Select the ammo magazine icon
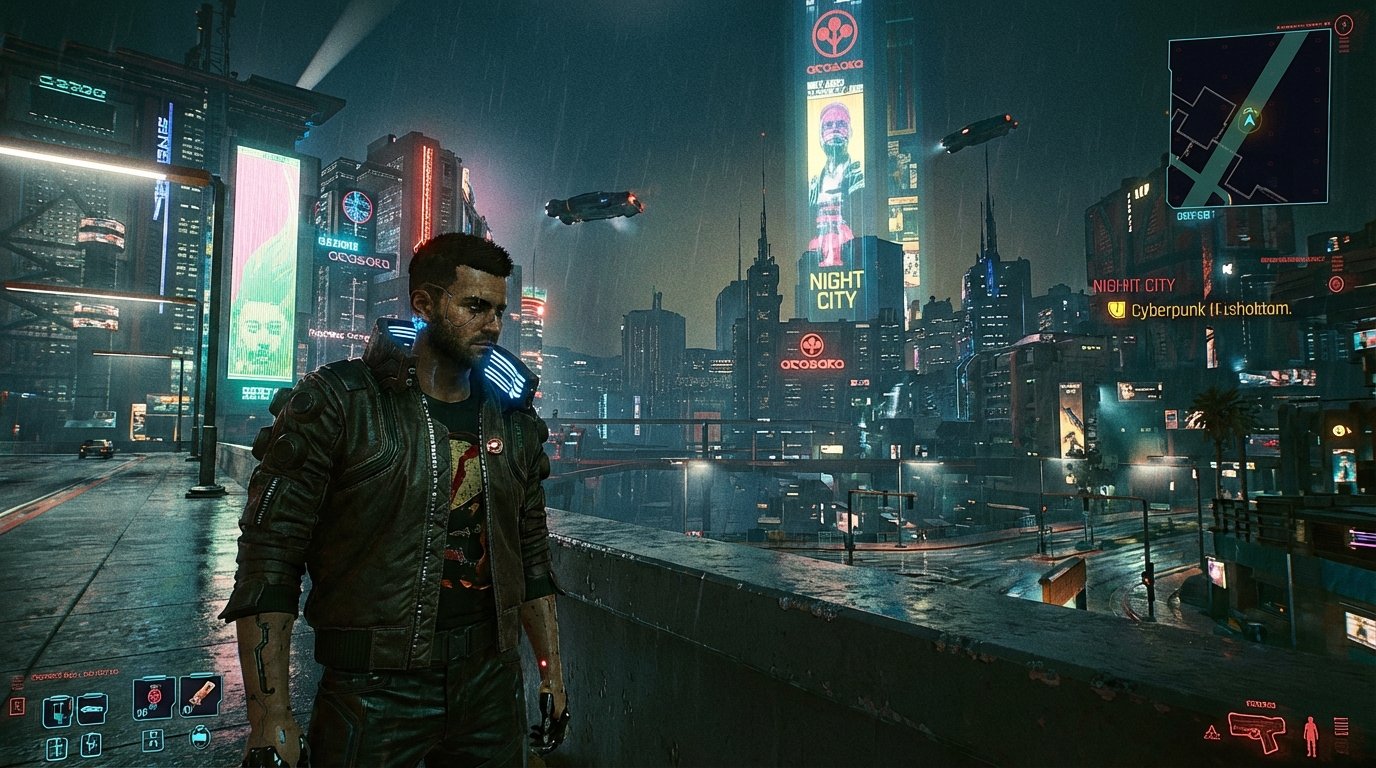The image size is (1376, 768). (1341, 726)
